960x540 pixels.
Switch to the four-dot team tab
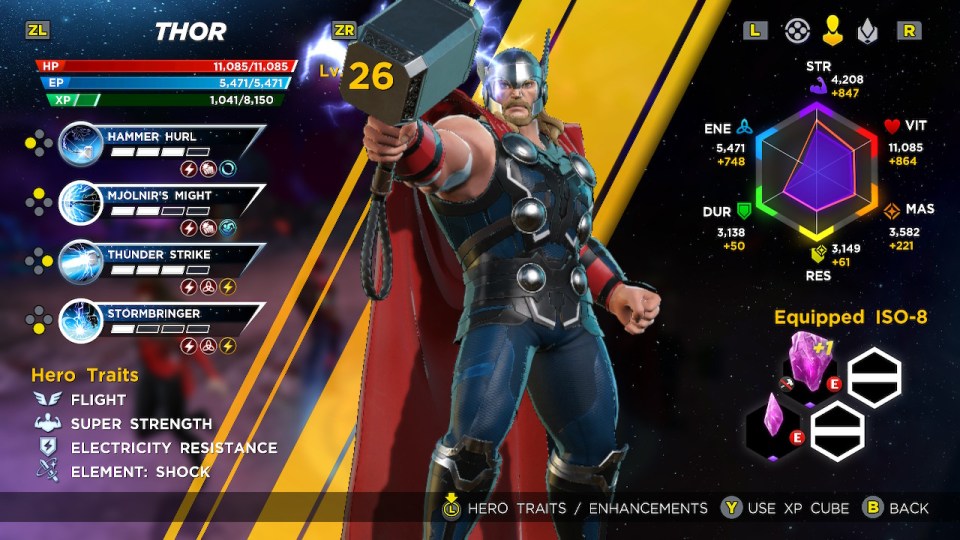click(797, 31)
